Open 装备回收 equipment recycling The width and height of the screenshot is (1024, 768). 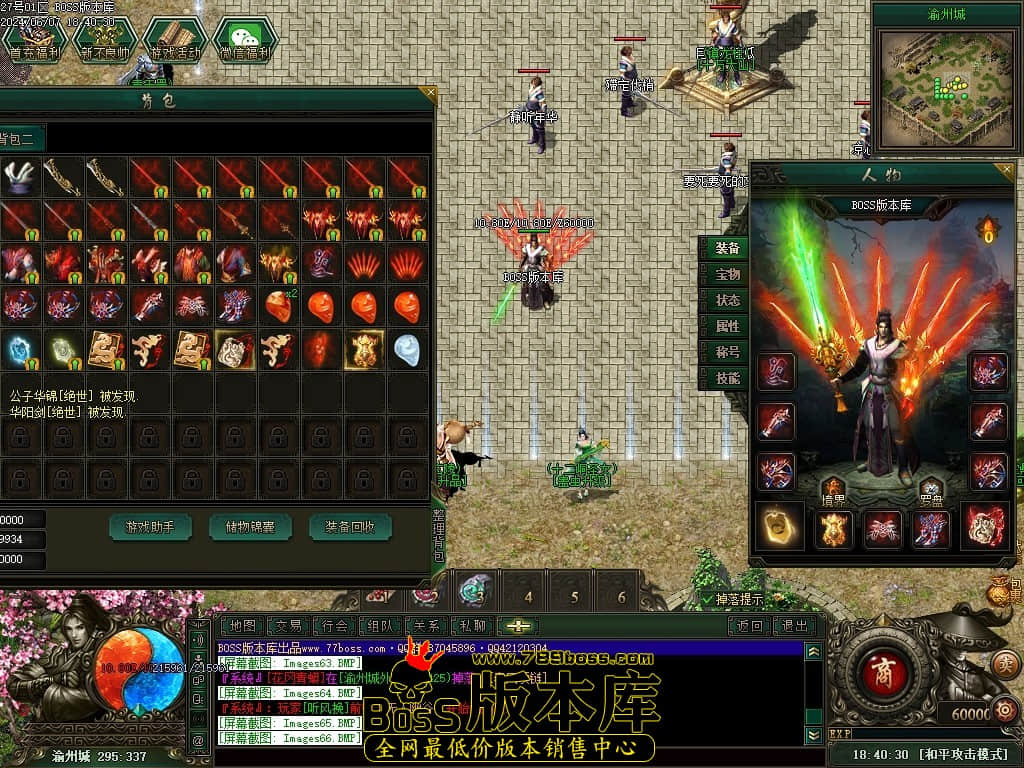[x=350, y=526]
